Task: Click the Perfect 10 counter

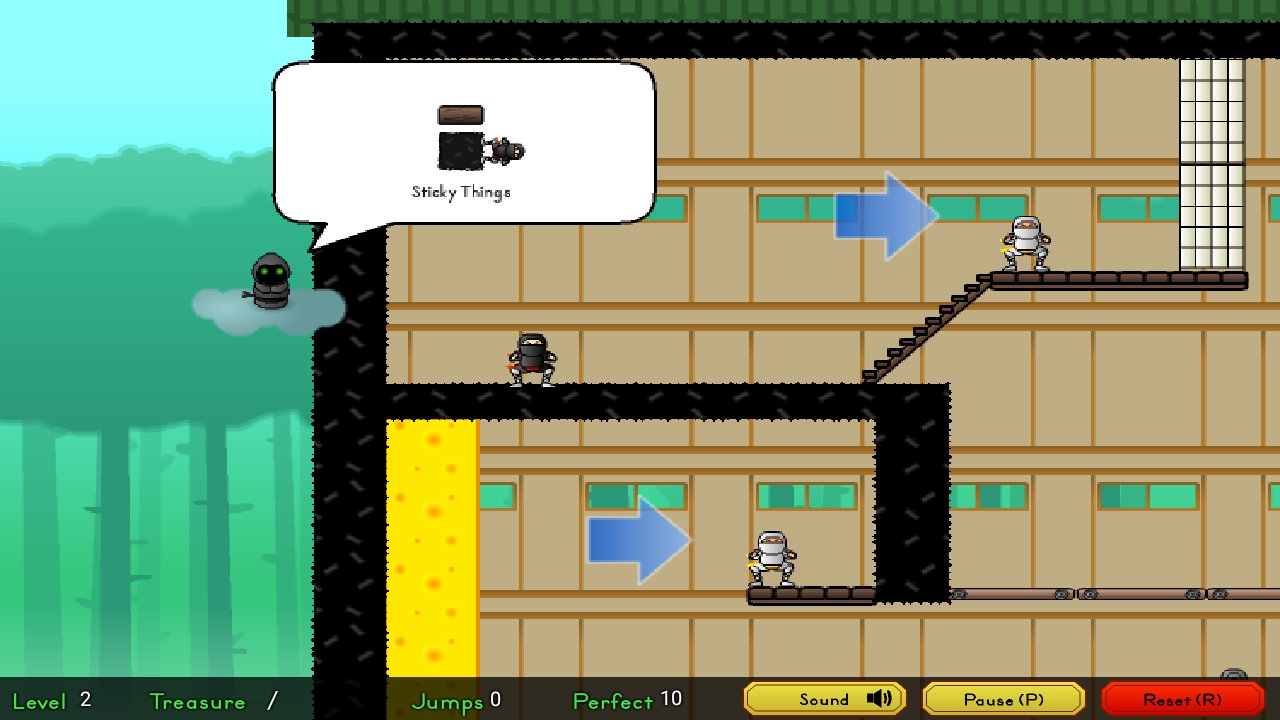Action: pos(625,701)
